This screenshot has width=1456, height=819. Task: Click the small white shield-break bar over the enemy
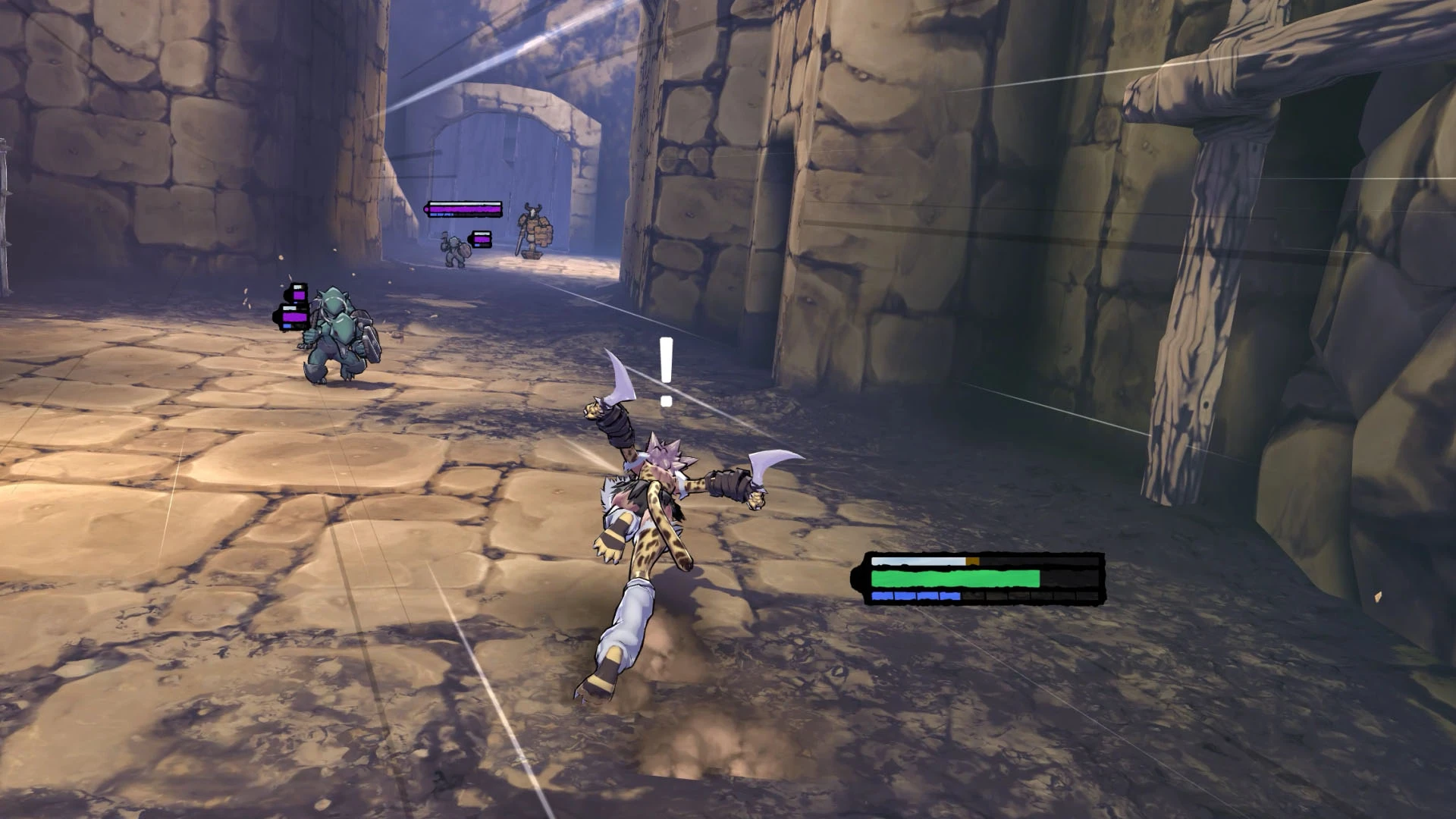tap(290, 308)
